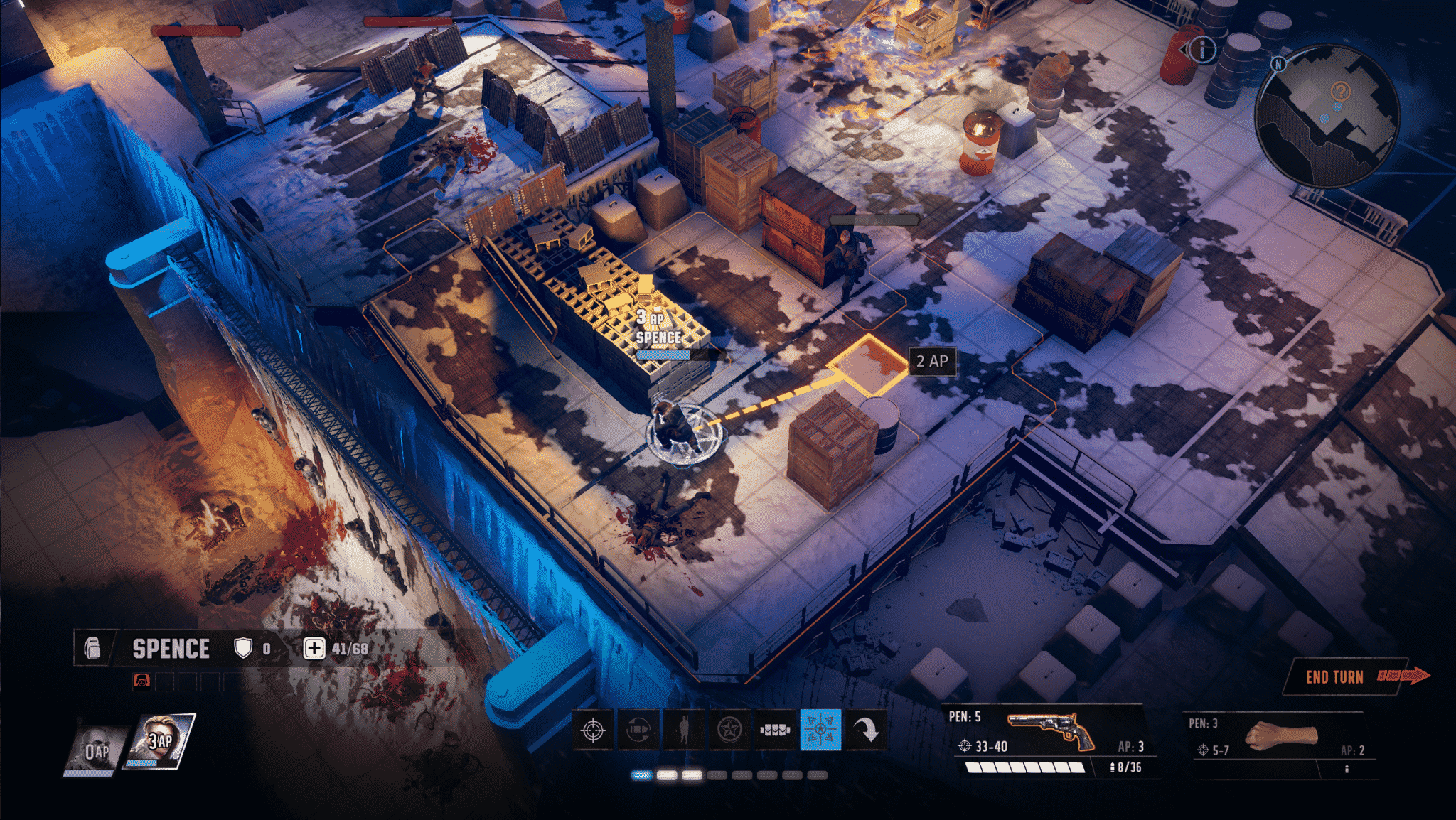Choose the standing soldier silhouette action
Viewport: 1456px width, 820px height.
coord(684,730)
